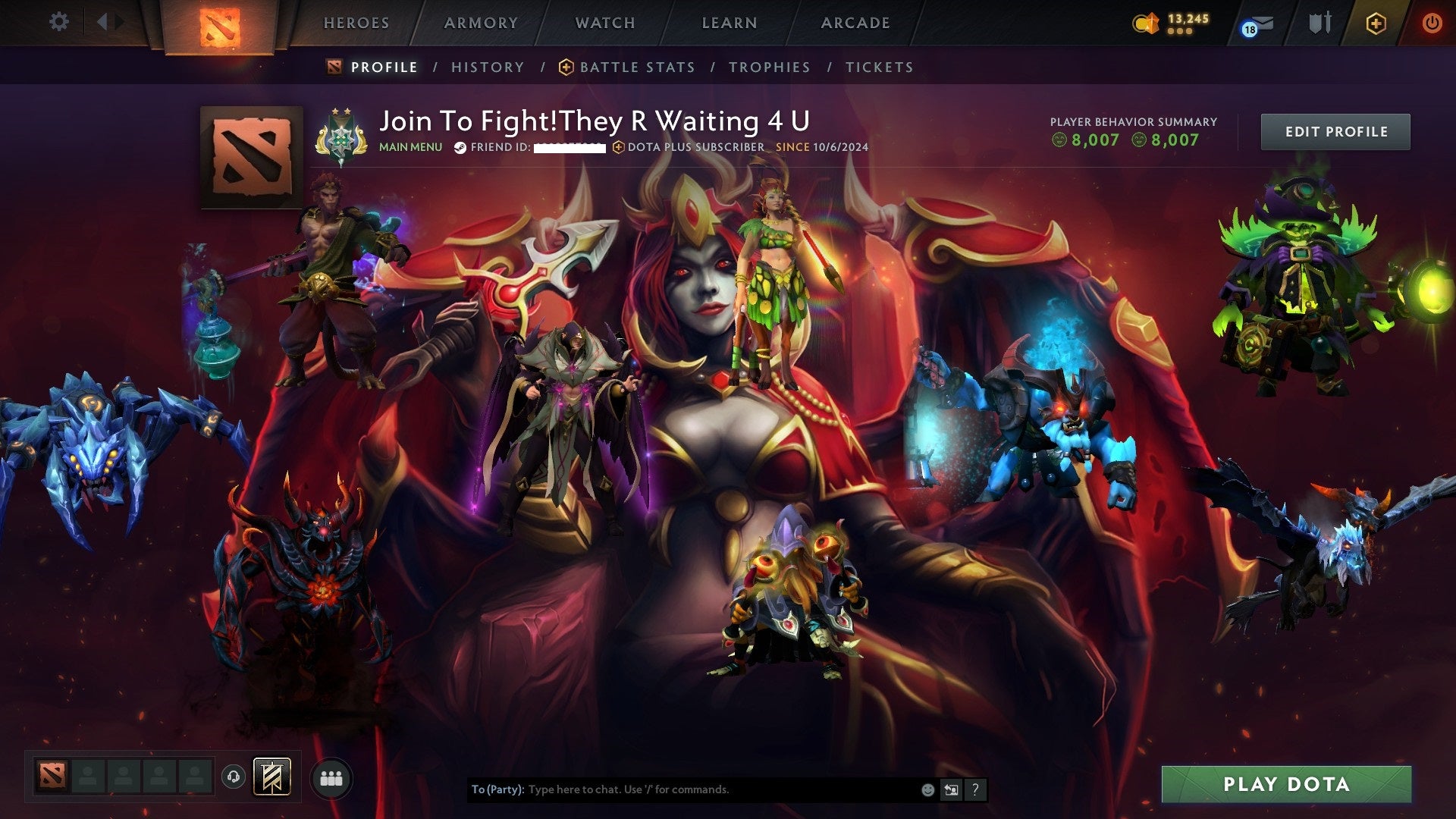Click the EDIT PROFILE button
Viewport: 1456px width, 819px height.
click(x=1335, y=131)
